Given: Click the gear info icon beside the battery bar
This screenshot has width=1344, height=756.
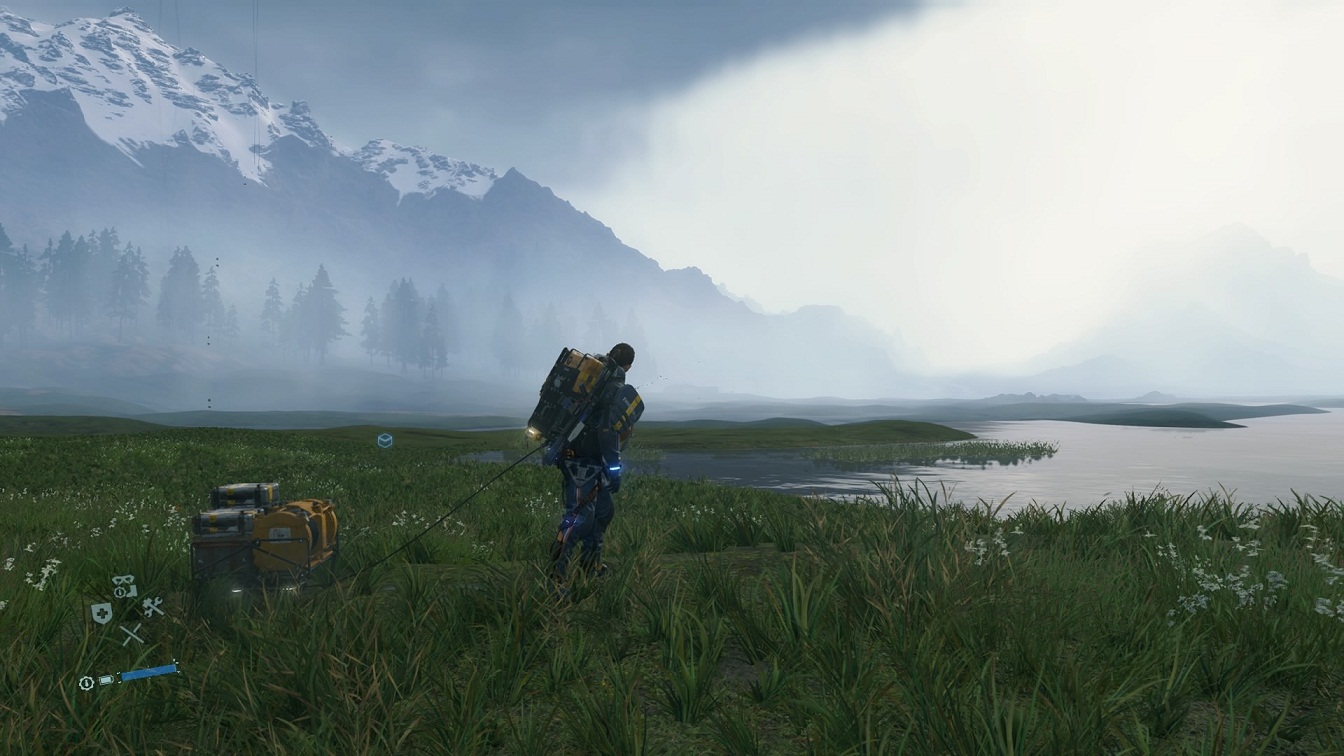Looking at the screenshot, I should coord(85,682).
